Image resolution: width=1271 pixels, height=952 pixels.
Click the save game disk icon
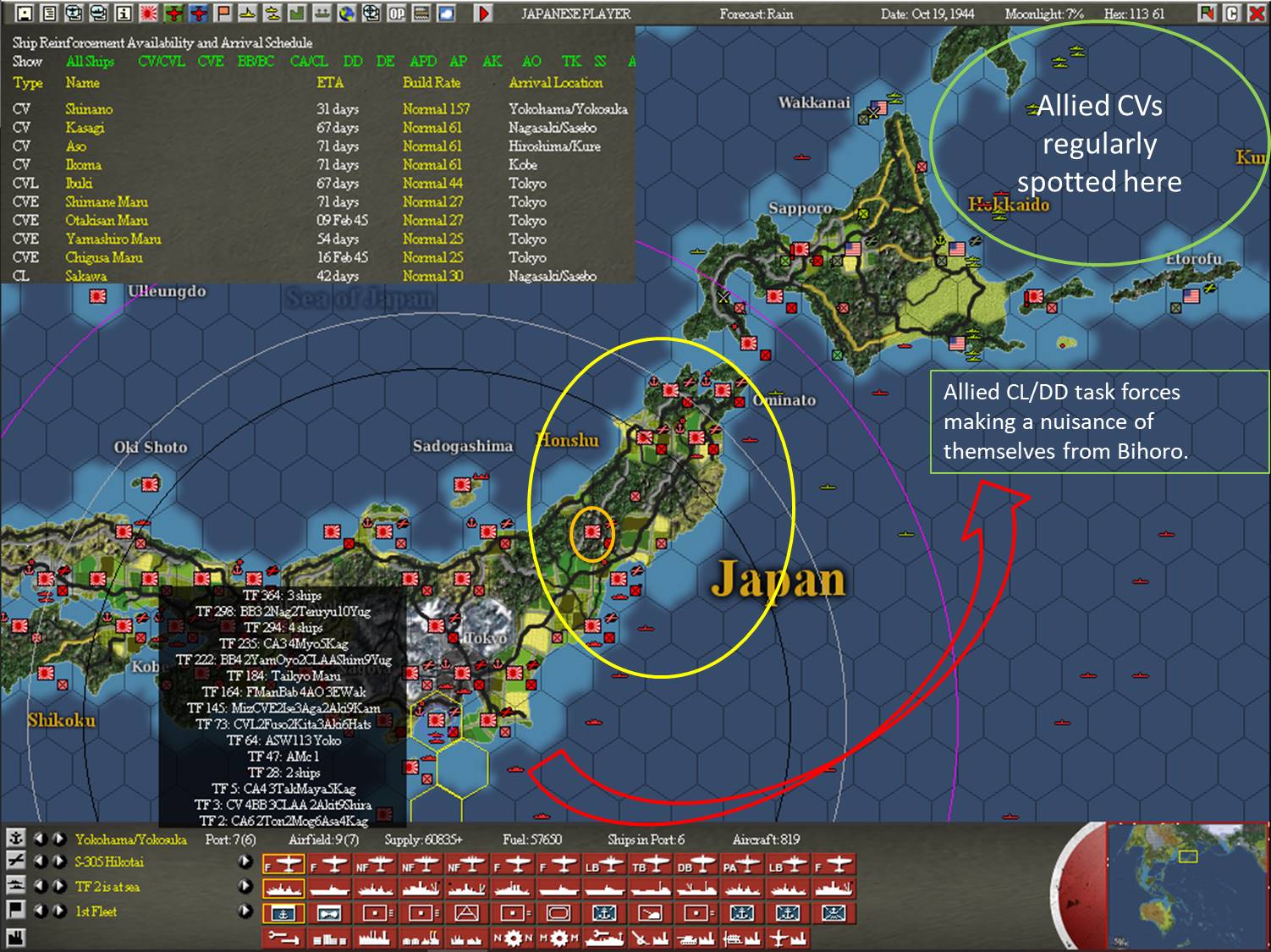[x=24, y=14]
